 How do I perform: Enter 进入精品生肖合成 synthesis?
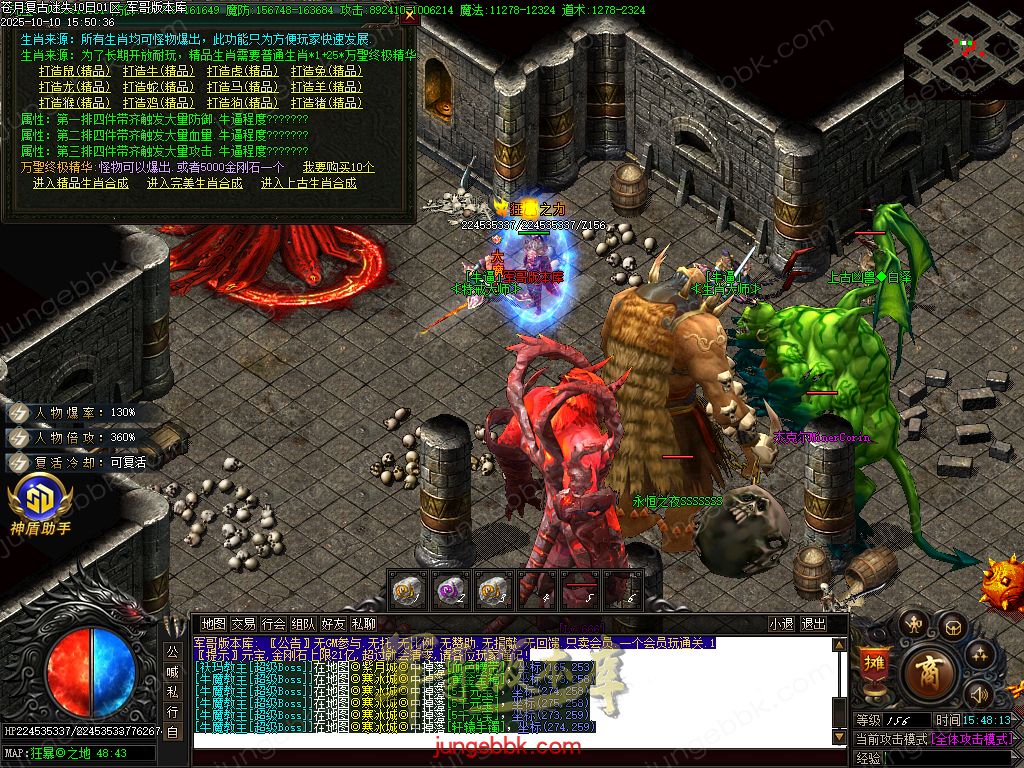click(81, 183)
